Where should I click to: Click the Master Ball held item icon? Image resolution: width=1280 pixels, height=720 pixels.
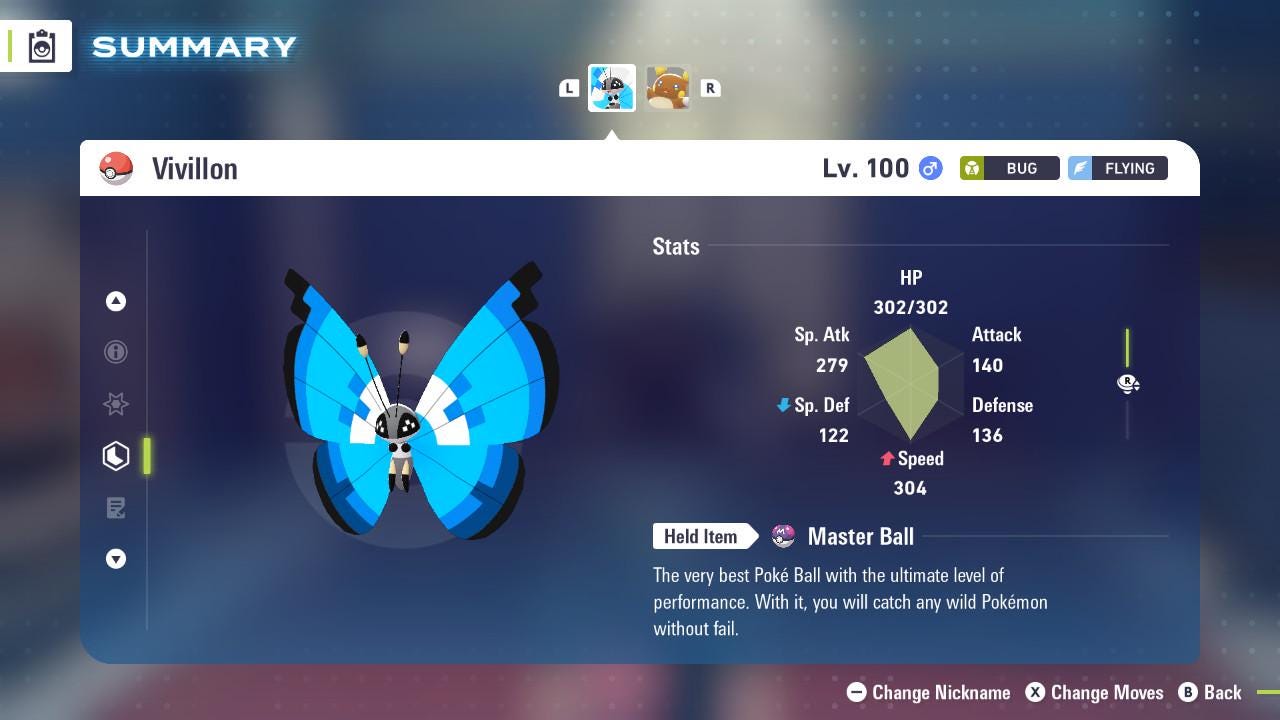pyautogui.click(x=786, y=536)
